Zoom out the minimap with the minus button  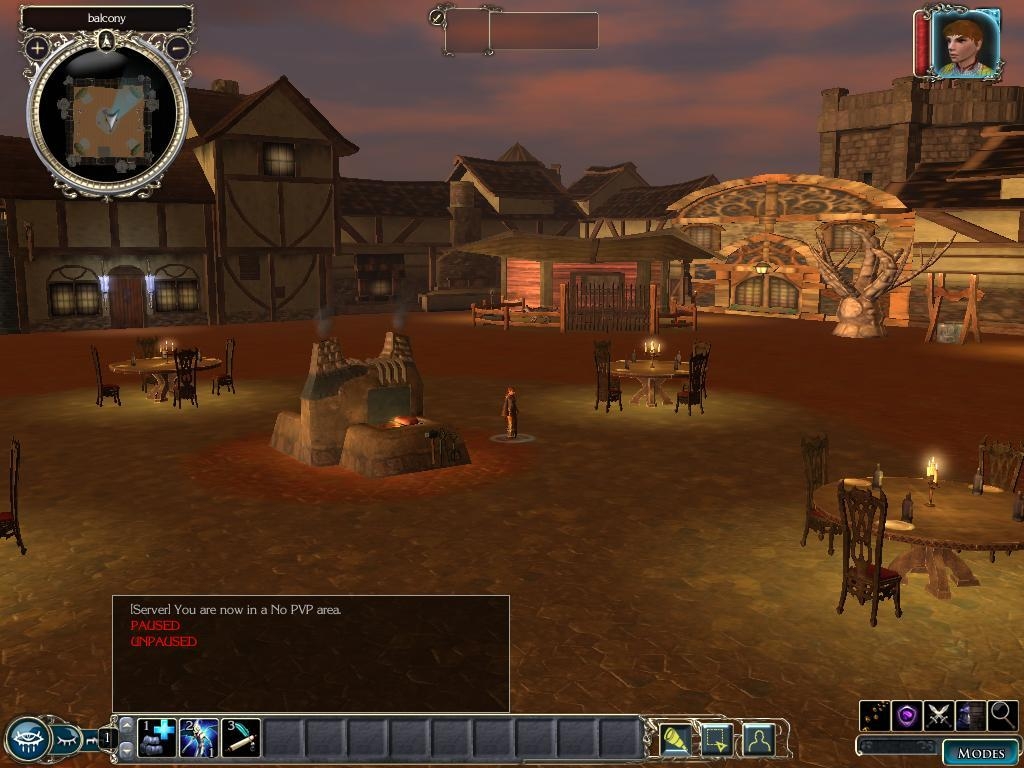177,47
